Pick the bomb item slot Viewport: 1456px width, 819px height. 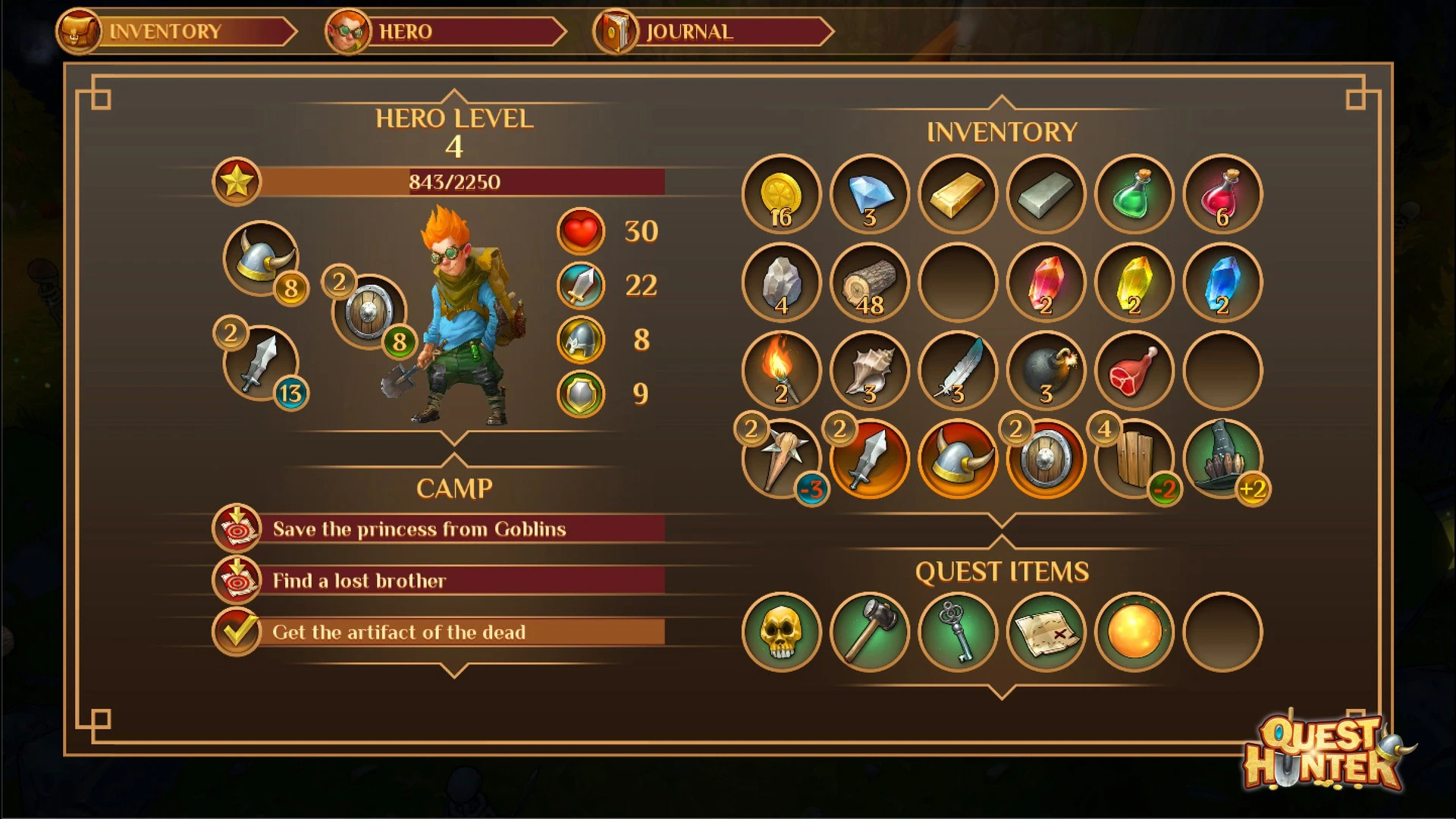point(1046,371)
